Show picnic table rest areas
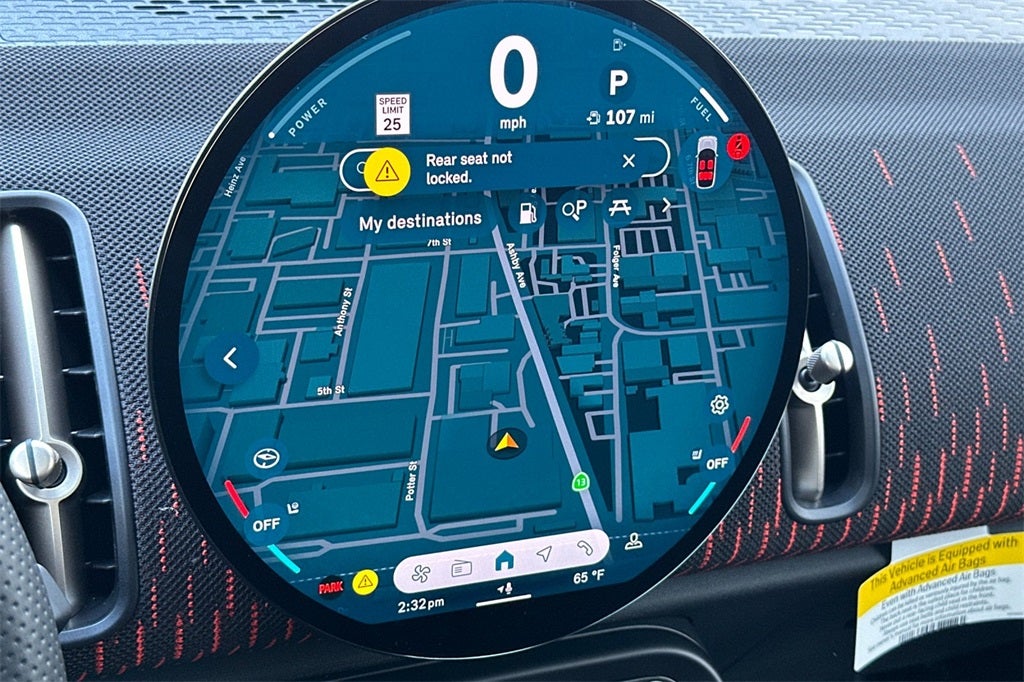1024x682 pixels. (x=618, y=208)
